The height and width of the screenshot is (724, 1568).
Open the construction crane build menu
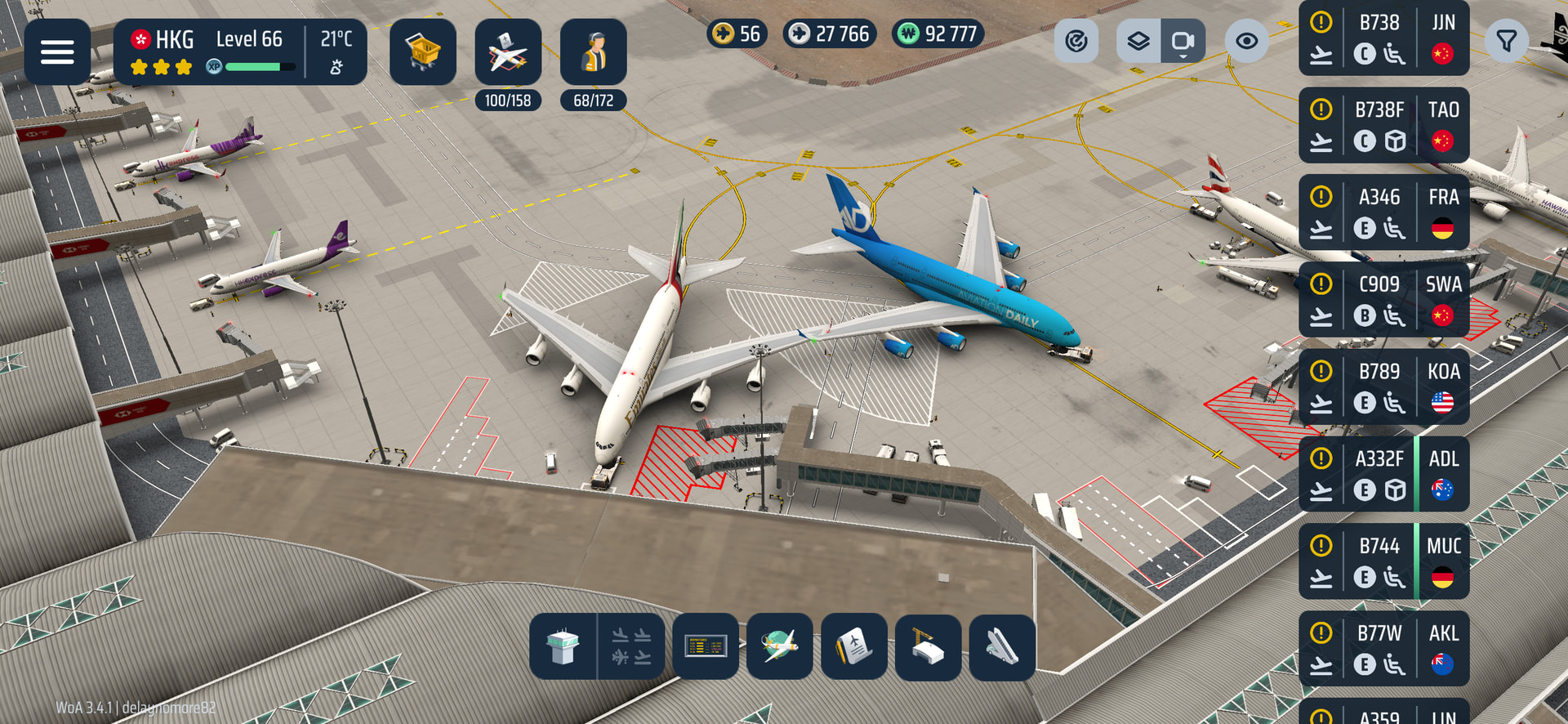[928, 646]
